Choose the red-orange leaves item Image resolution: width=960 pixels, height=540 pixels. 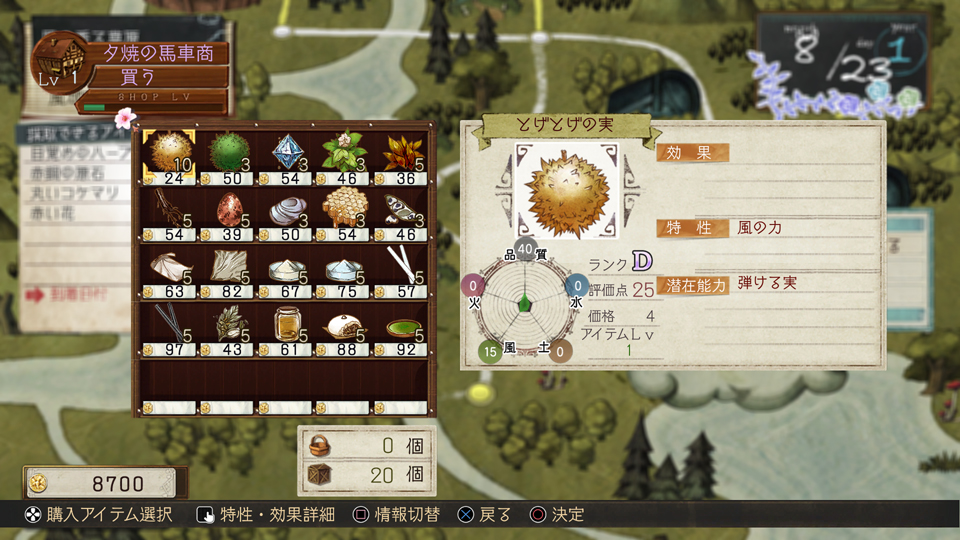(x=400, y=153)
